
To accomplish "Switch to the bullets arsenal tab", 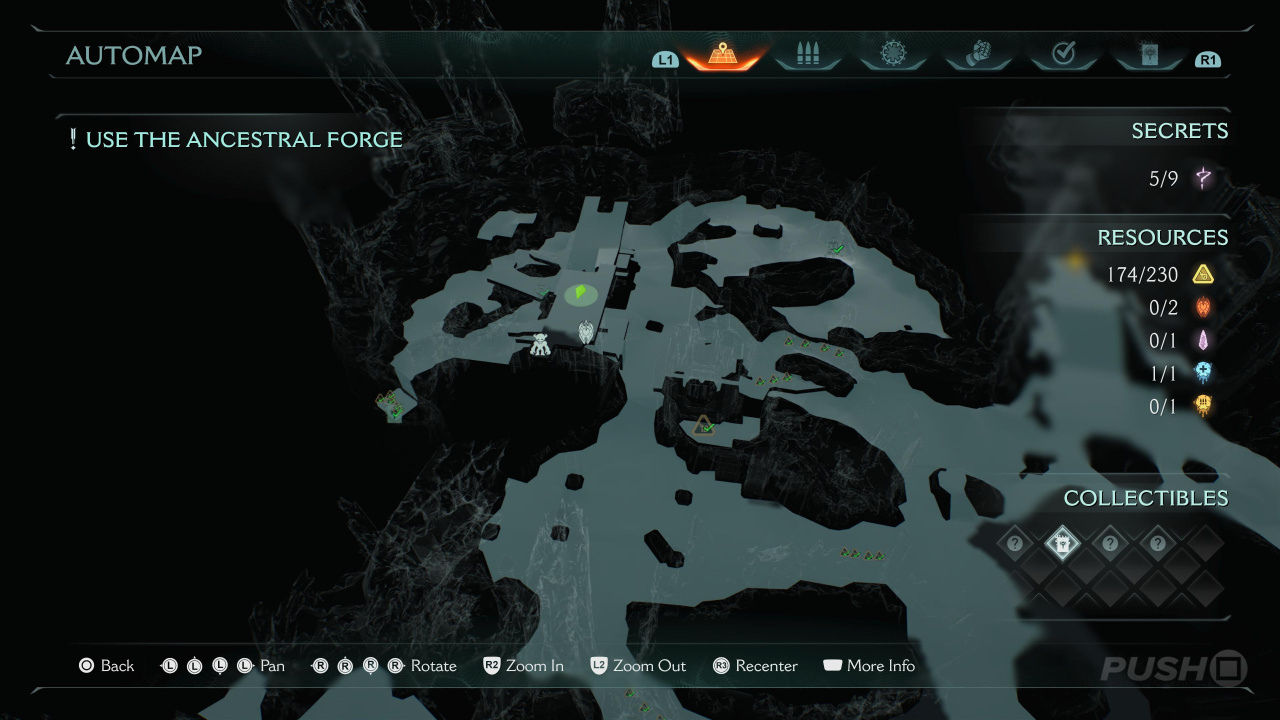I will pyautogui.click(x=807, y=55).
